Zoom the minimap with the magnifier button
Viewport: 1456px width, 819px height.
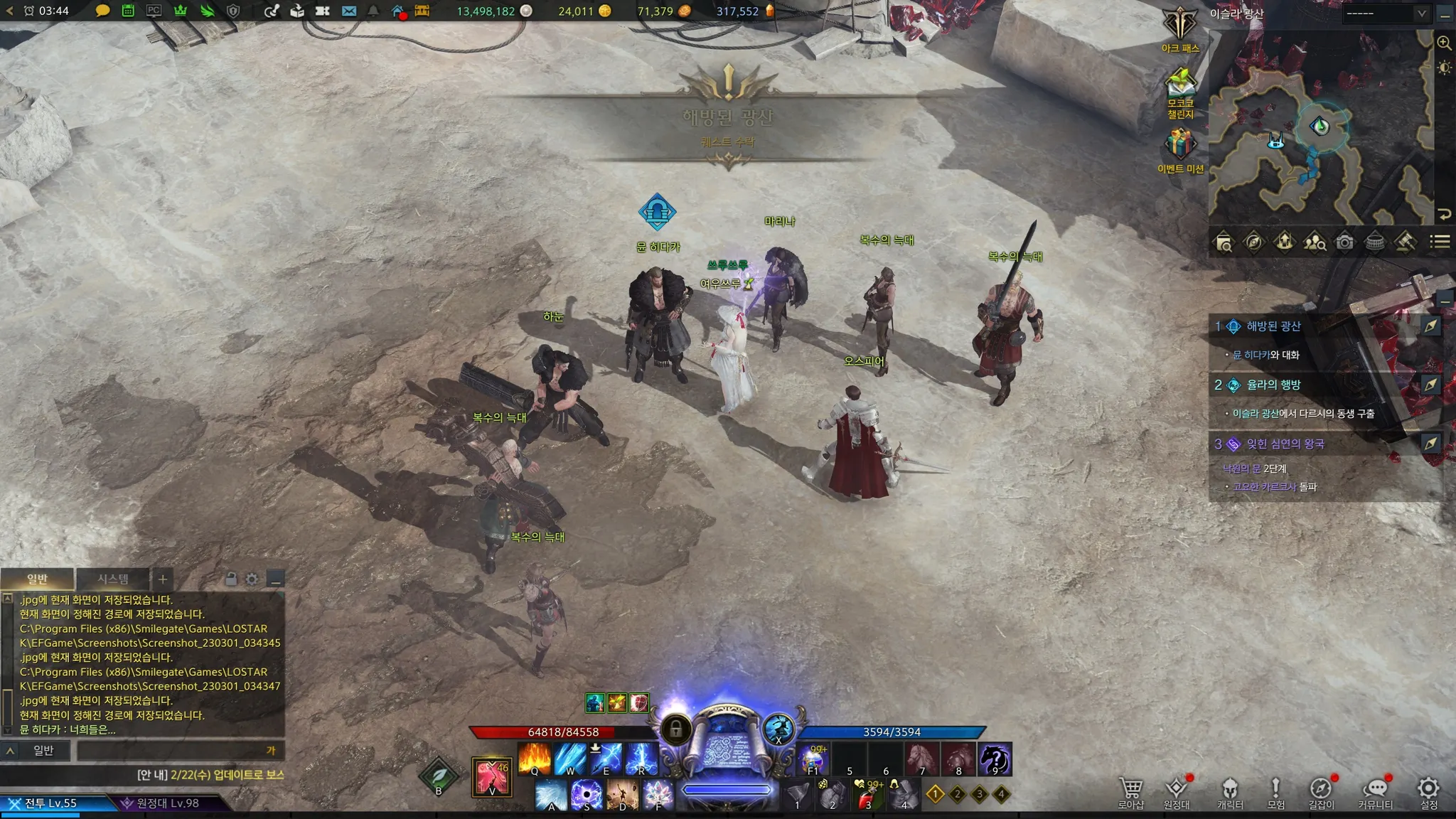pos(1444,43)
